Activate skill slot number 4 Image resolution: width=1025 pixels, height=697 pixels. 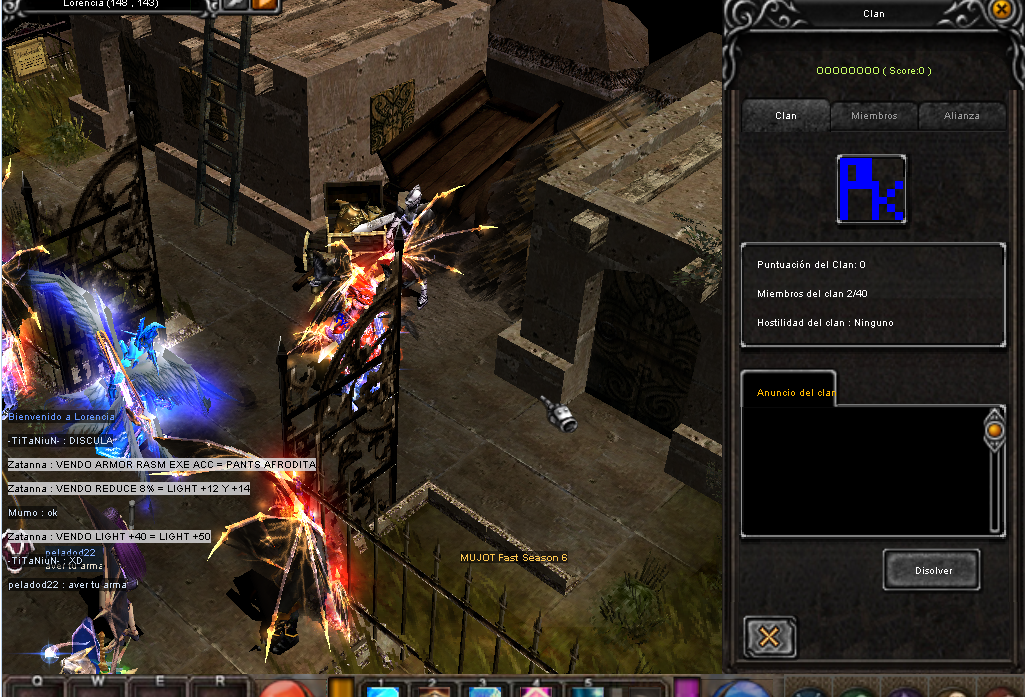pos(536,689)
